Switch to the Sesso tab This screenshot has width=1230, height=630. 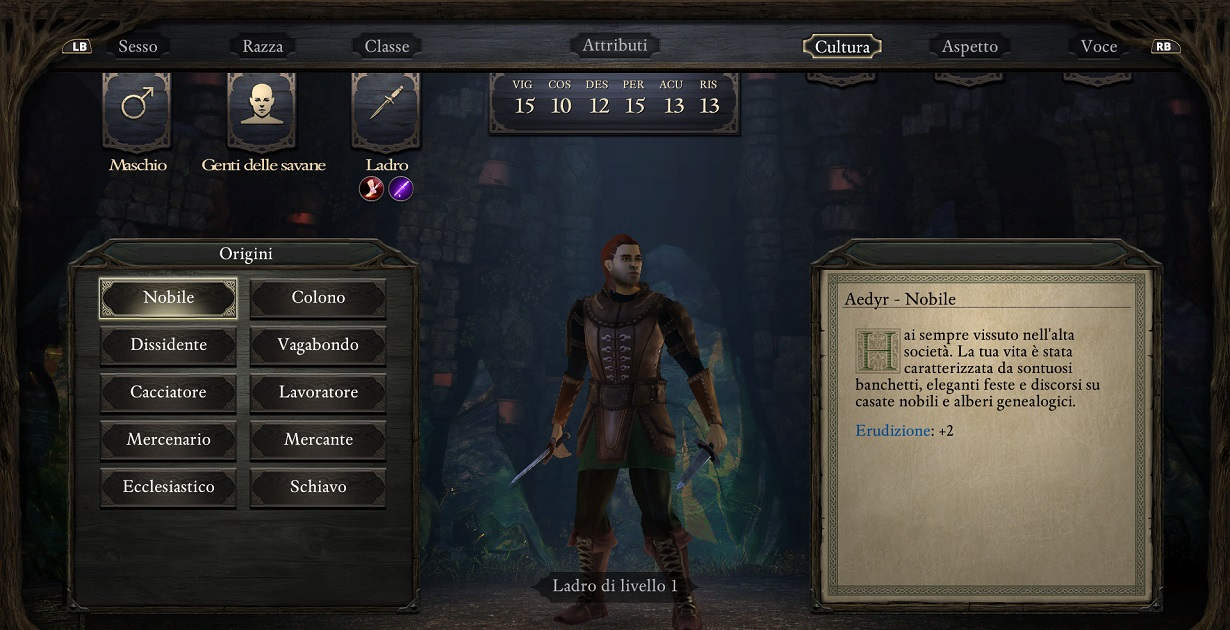pyautogui.click(x=138, y=46)
